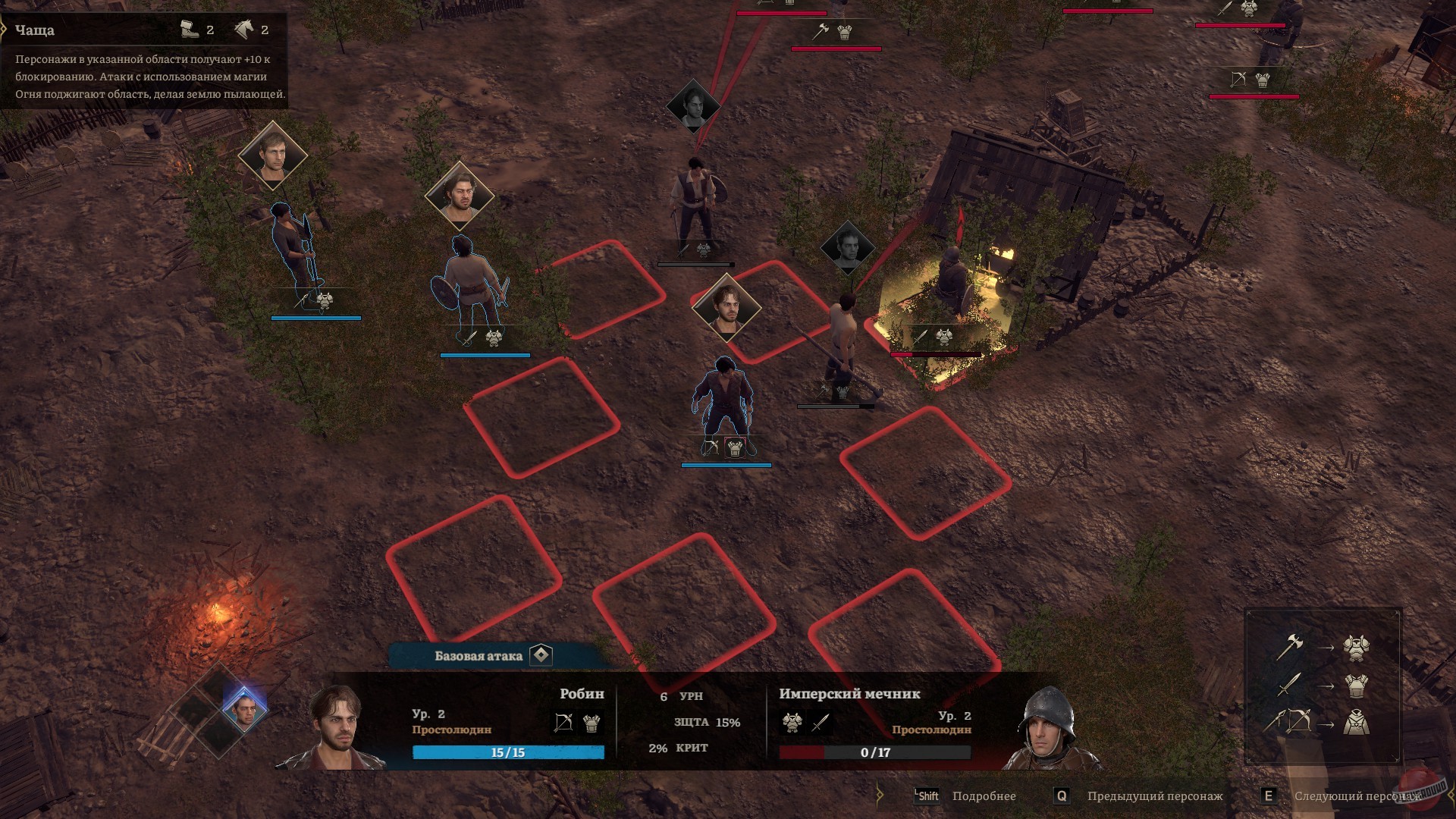
Task: Select the Imperial swordsman's sword icon
Action: coord(818,723)
